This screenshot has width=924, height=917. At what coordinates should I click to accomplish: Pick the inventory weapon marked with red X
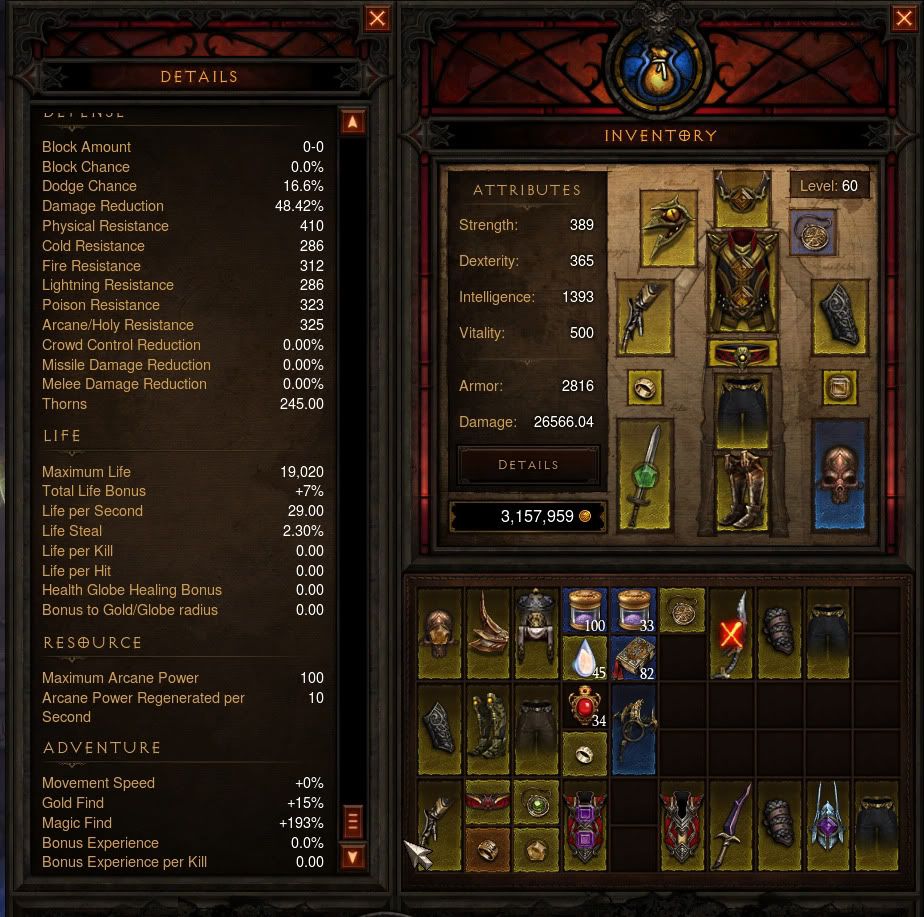tap(732, 634)
